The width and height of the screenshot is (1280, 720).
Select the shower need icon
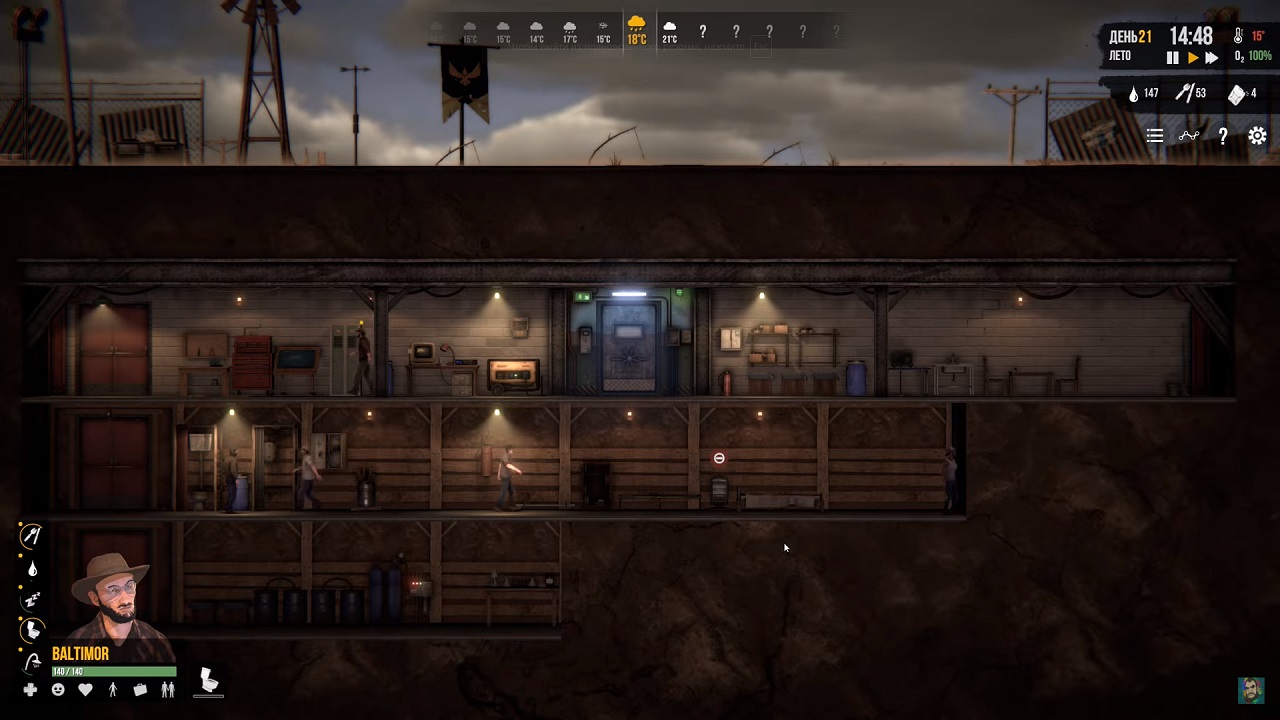click(x=32, y=660)
